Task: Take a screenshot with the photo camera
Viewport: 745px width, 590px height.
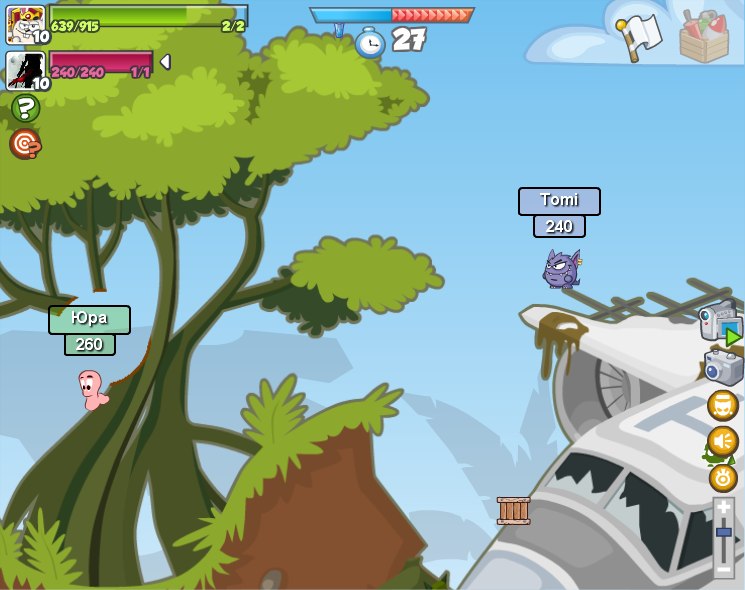Action: point(723,366)
